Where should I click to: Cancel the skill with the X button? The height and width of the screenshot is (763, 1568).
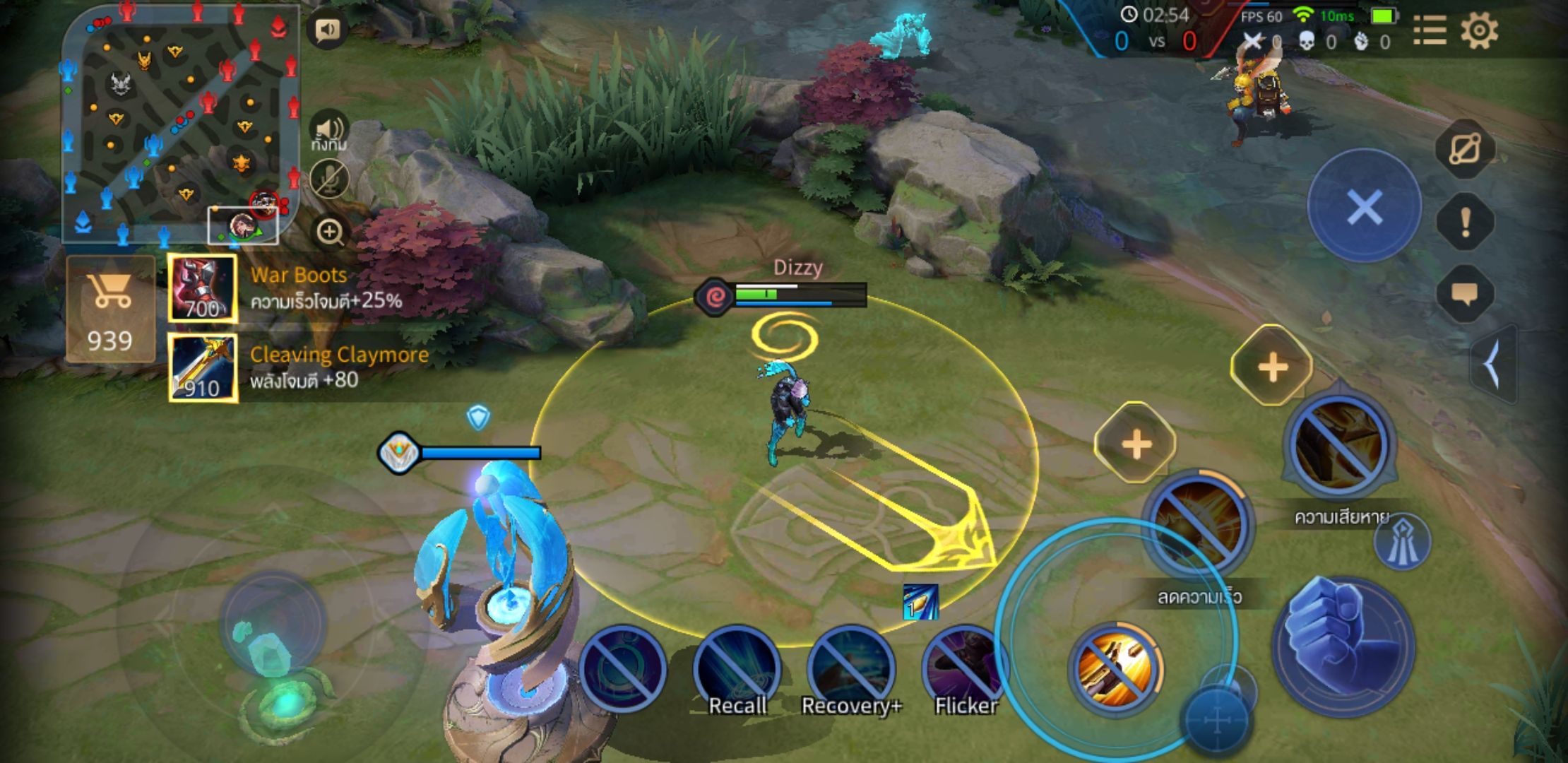1364,208
